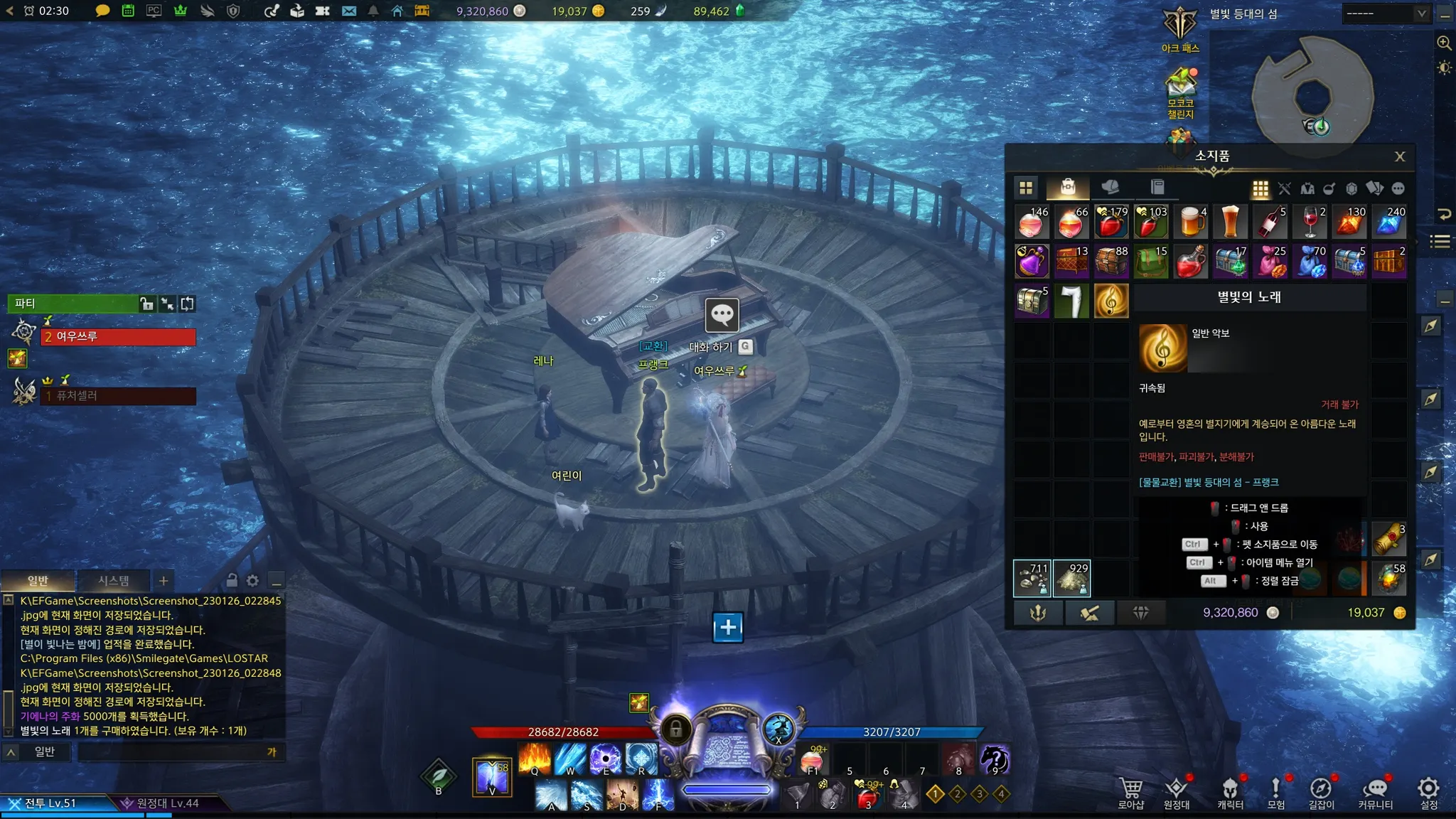Switch chat to the 시스템 tab
The width and height of the screenshot is (1456, 819).
tap(113, 581)
